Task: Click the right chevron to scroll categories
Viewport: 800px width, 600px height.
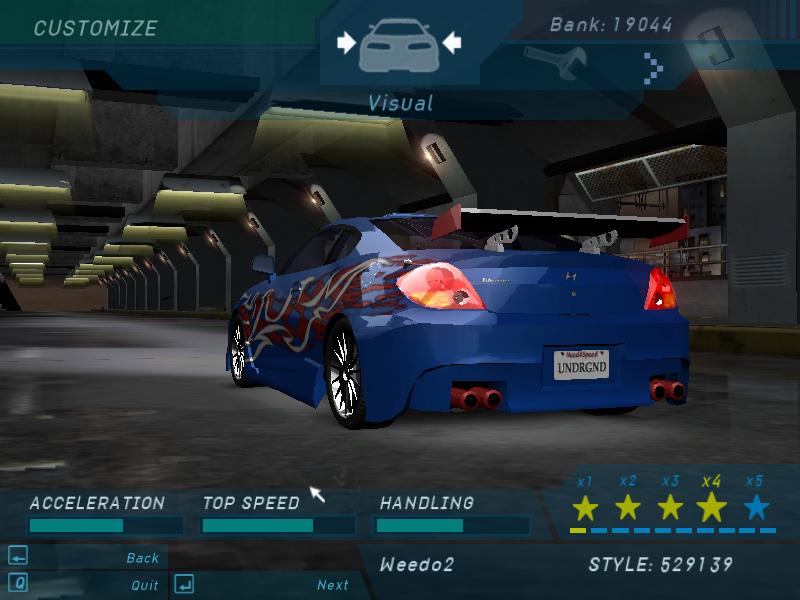Action: coord(654,67)
